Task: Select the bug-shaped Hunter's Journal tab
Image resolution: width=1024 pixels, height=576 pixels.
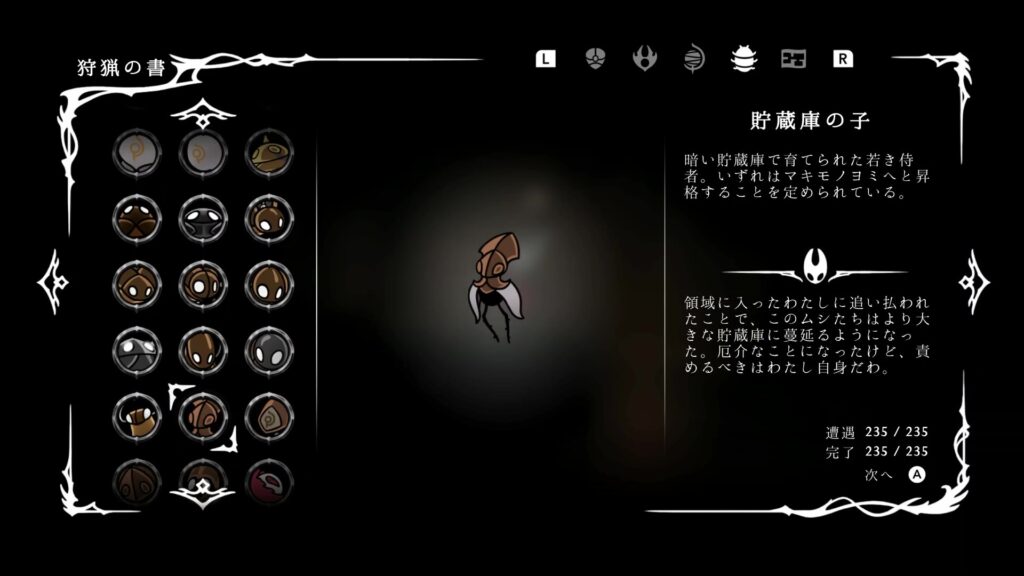Action: [743, 58]
